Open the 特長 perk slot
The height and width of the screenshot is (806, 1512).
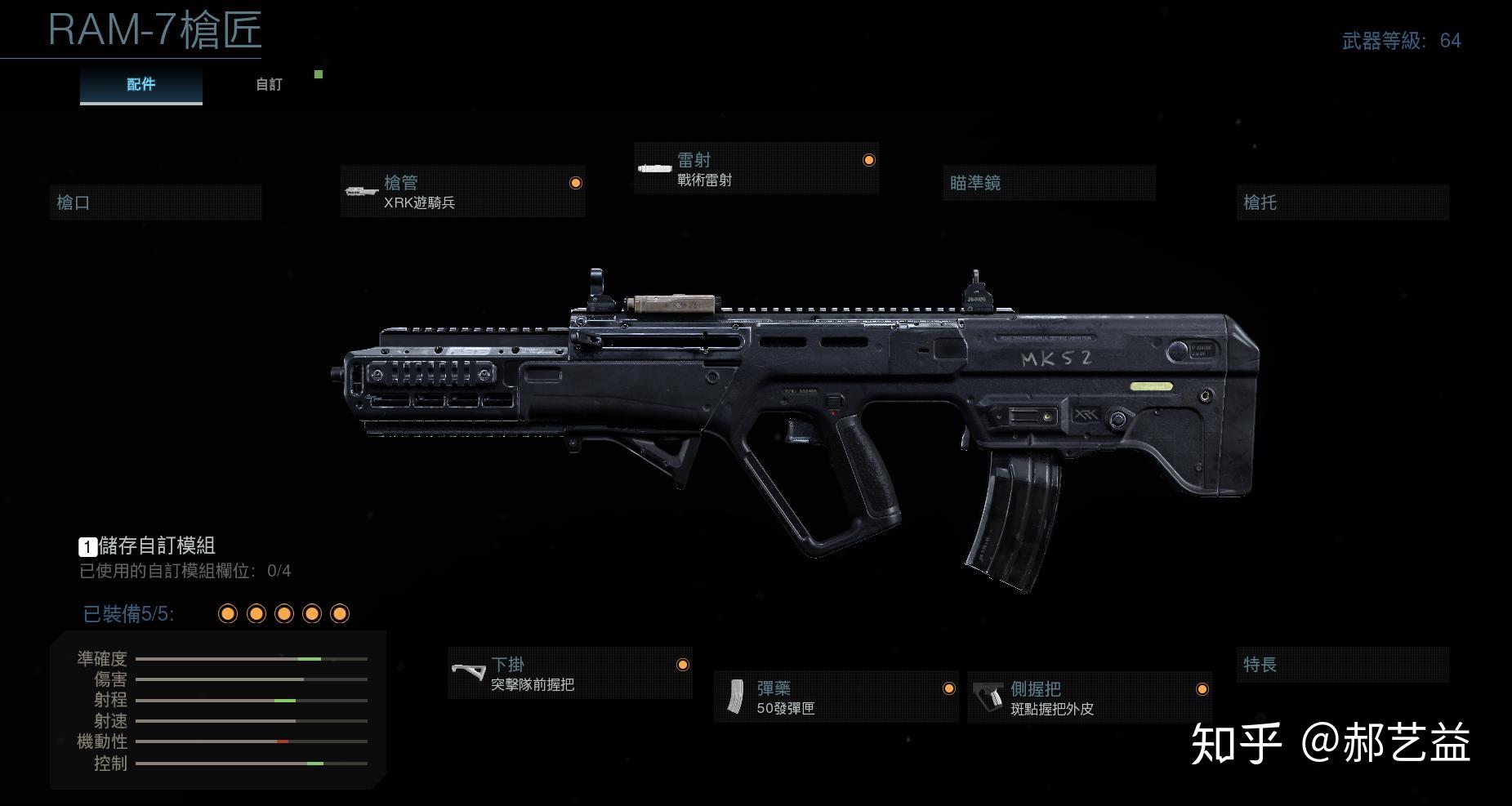1342,664
